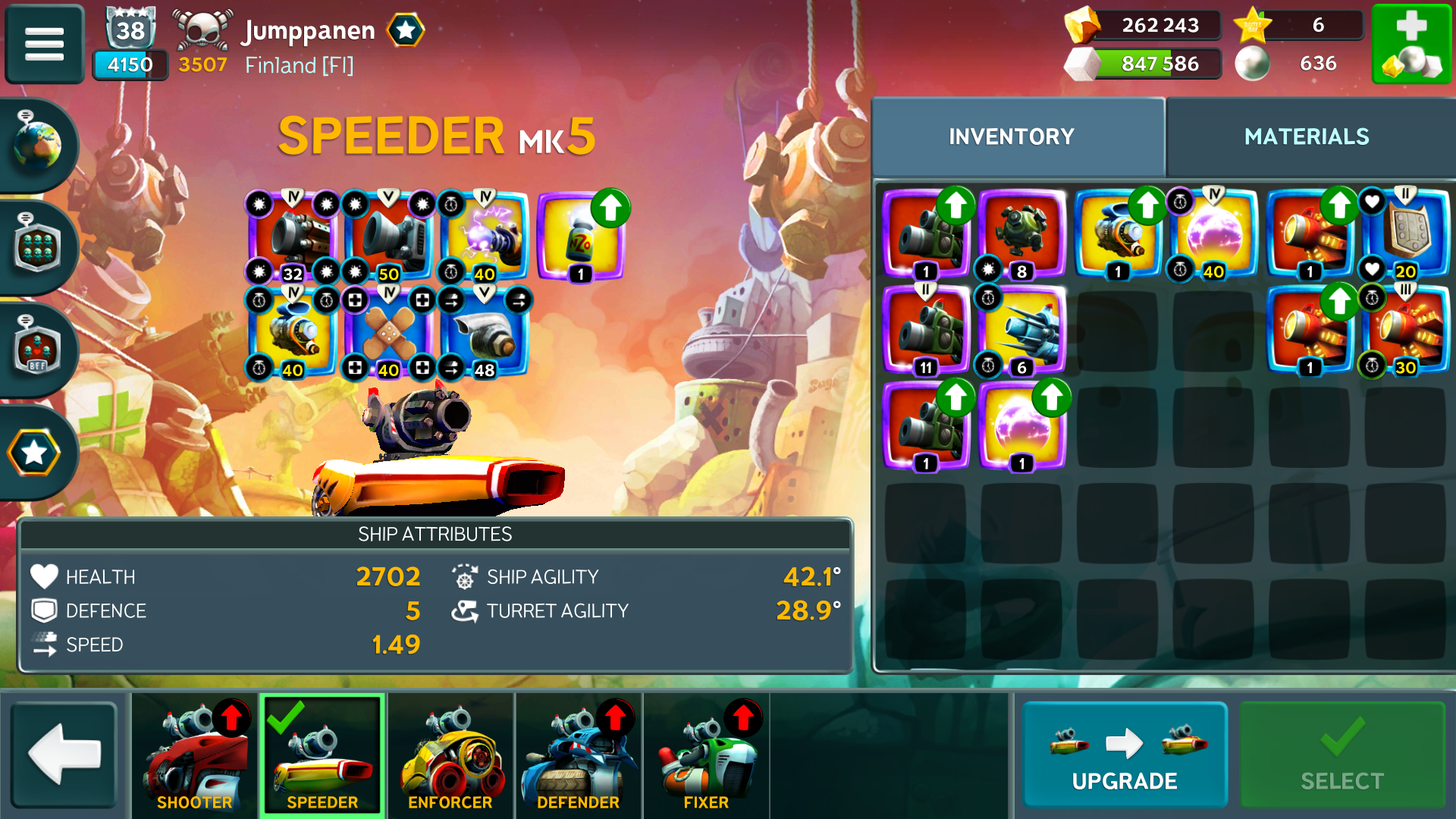Viewport: 1456px width, 819px height.
Task: Open the player profile skull emblem
Action: 202,30
